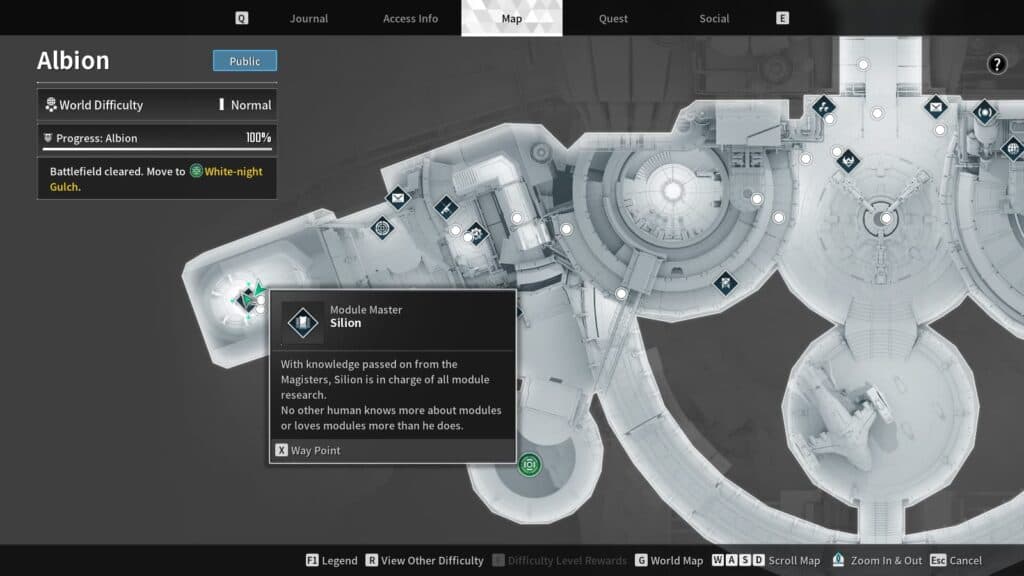The width and height of the screenshot is (1024, 576).
Task: Click the mailbox marker near the help icon
Action: 935,105
